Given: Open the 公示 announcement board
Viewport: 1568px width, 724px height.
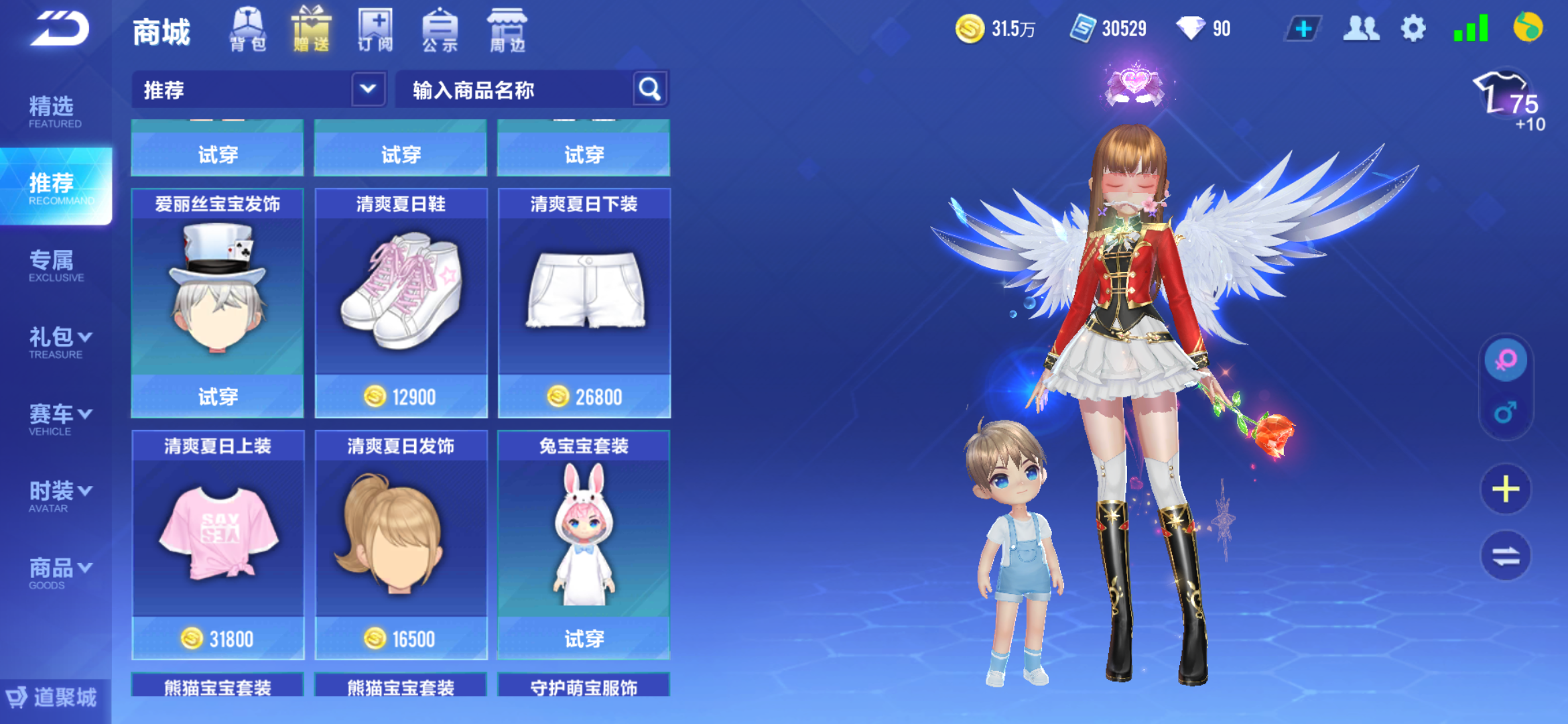Looking at the screenshot, I should (440, 29).
